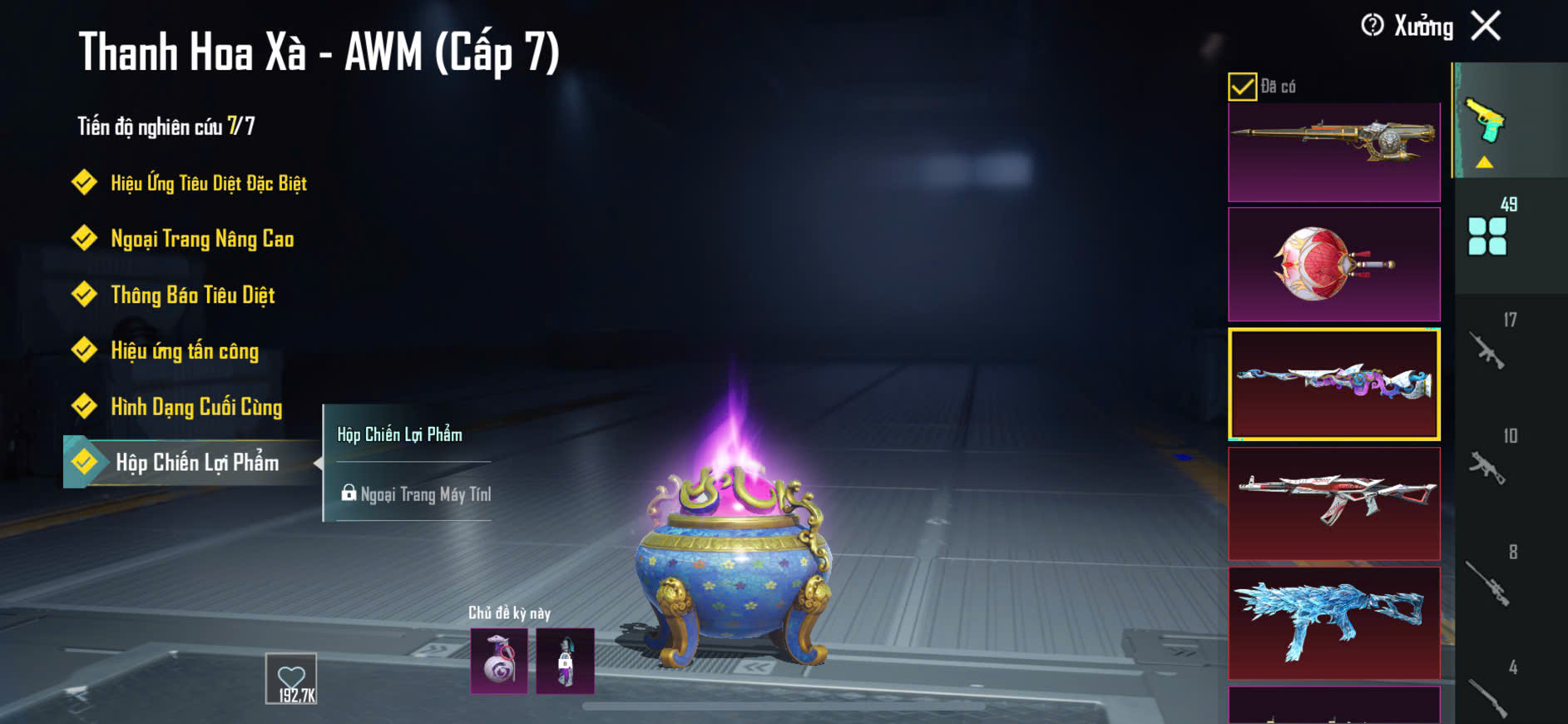The width and height of the screenshot is (1568, 724).
Task: Select Thông Báo Tiêu Diệt entry
Action: pos(192,295)
